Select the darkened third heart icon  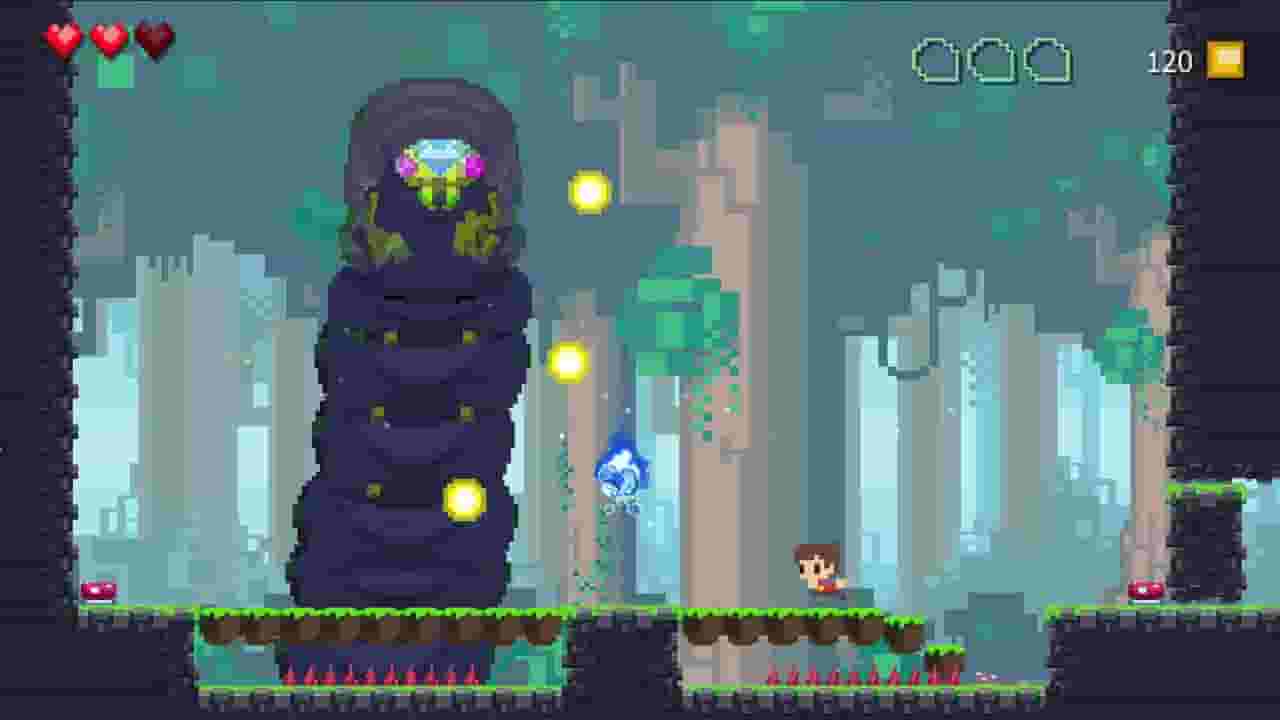tap(151, 38)
